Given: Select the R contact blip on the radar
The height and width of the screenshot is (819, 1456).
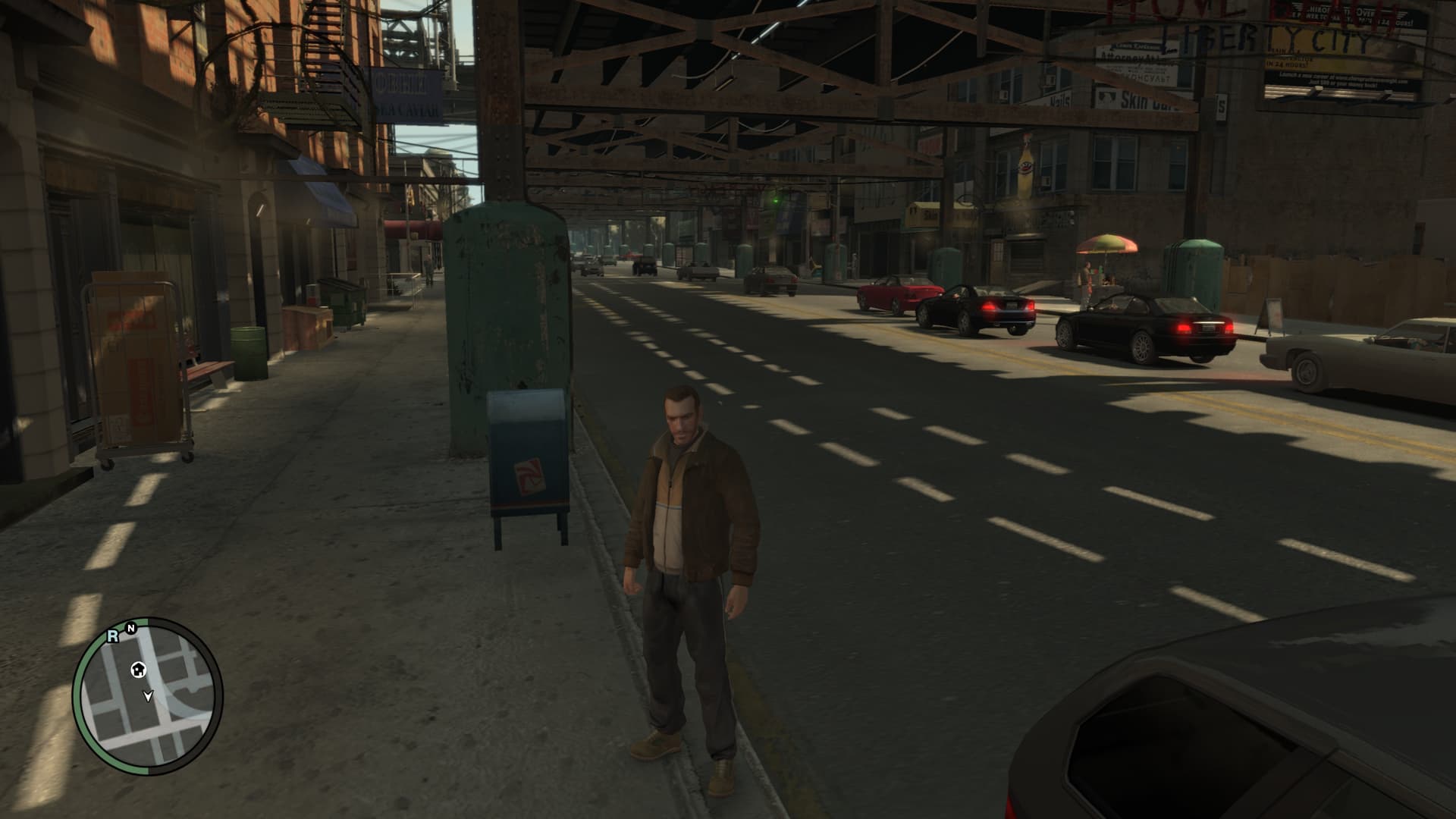Looking at the screenshot, I should coord(113,636).
